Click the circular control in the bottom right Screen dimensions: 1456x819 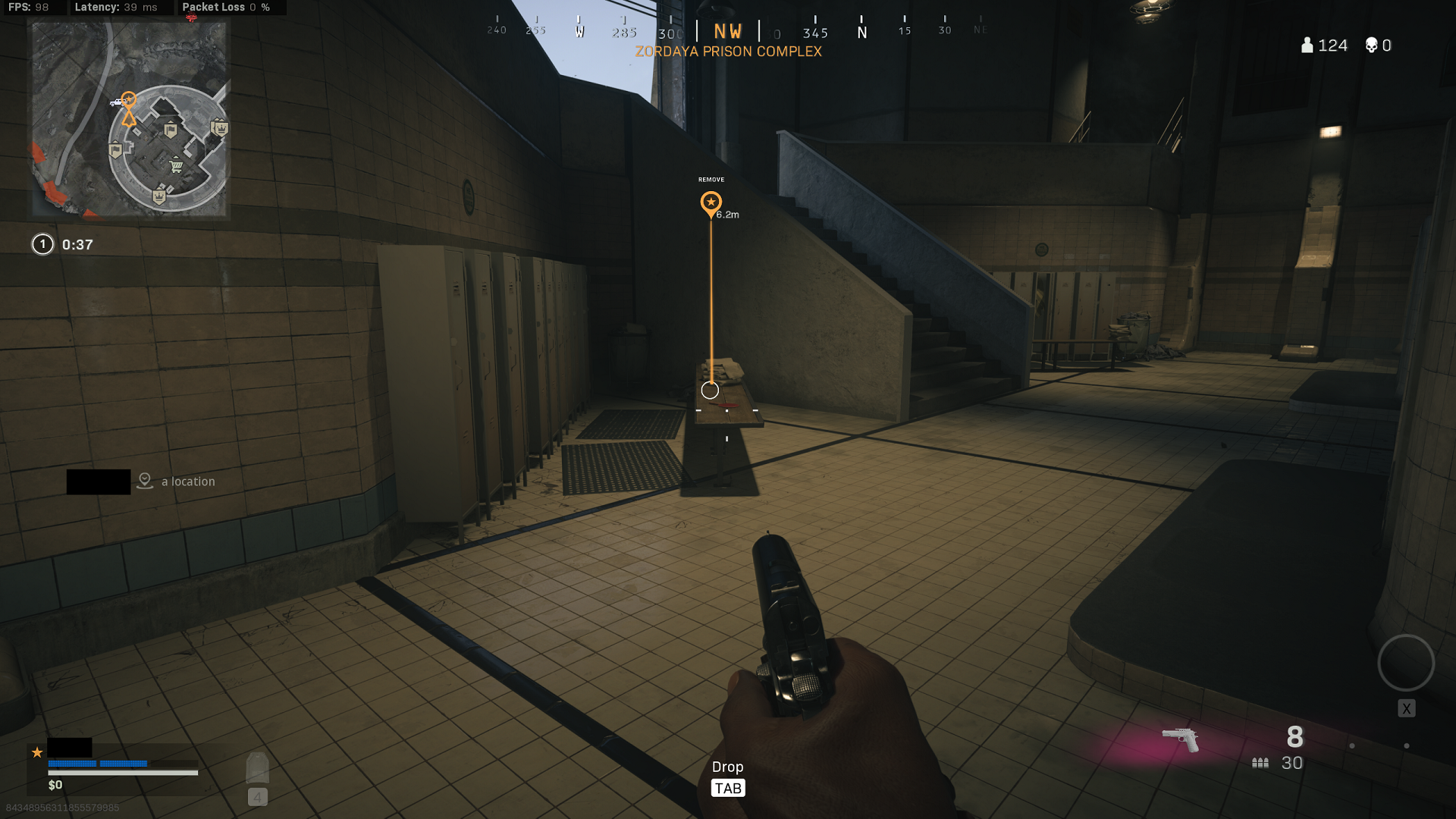(x=1405, y=664)
